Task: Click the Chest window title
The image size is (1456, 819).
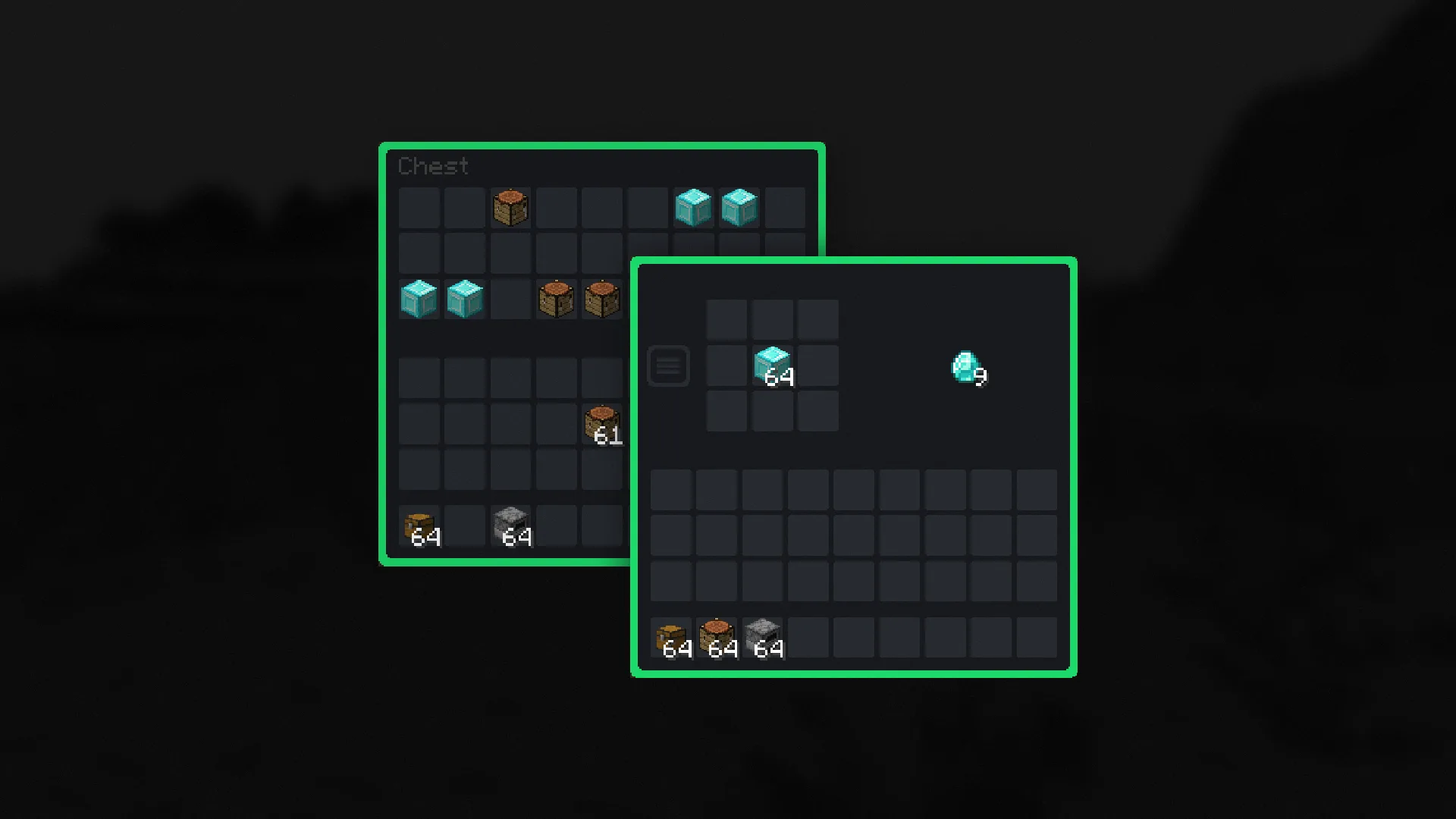Action: [434, 166]
